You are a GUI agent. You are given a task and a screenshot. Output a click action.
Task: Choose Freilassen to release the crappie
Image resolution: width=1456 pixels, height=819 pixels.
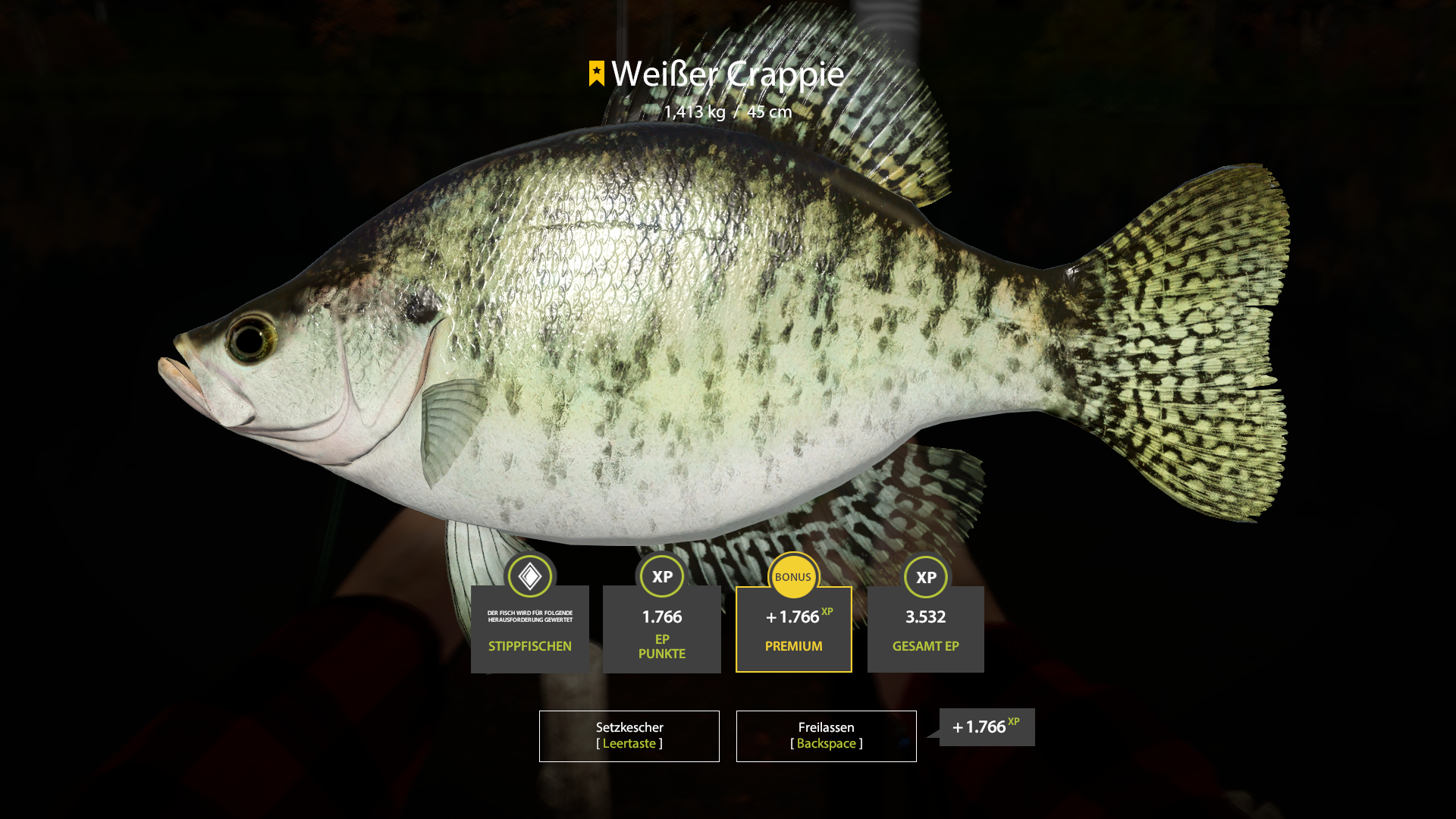826,736
